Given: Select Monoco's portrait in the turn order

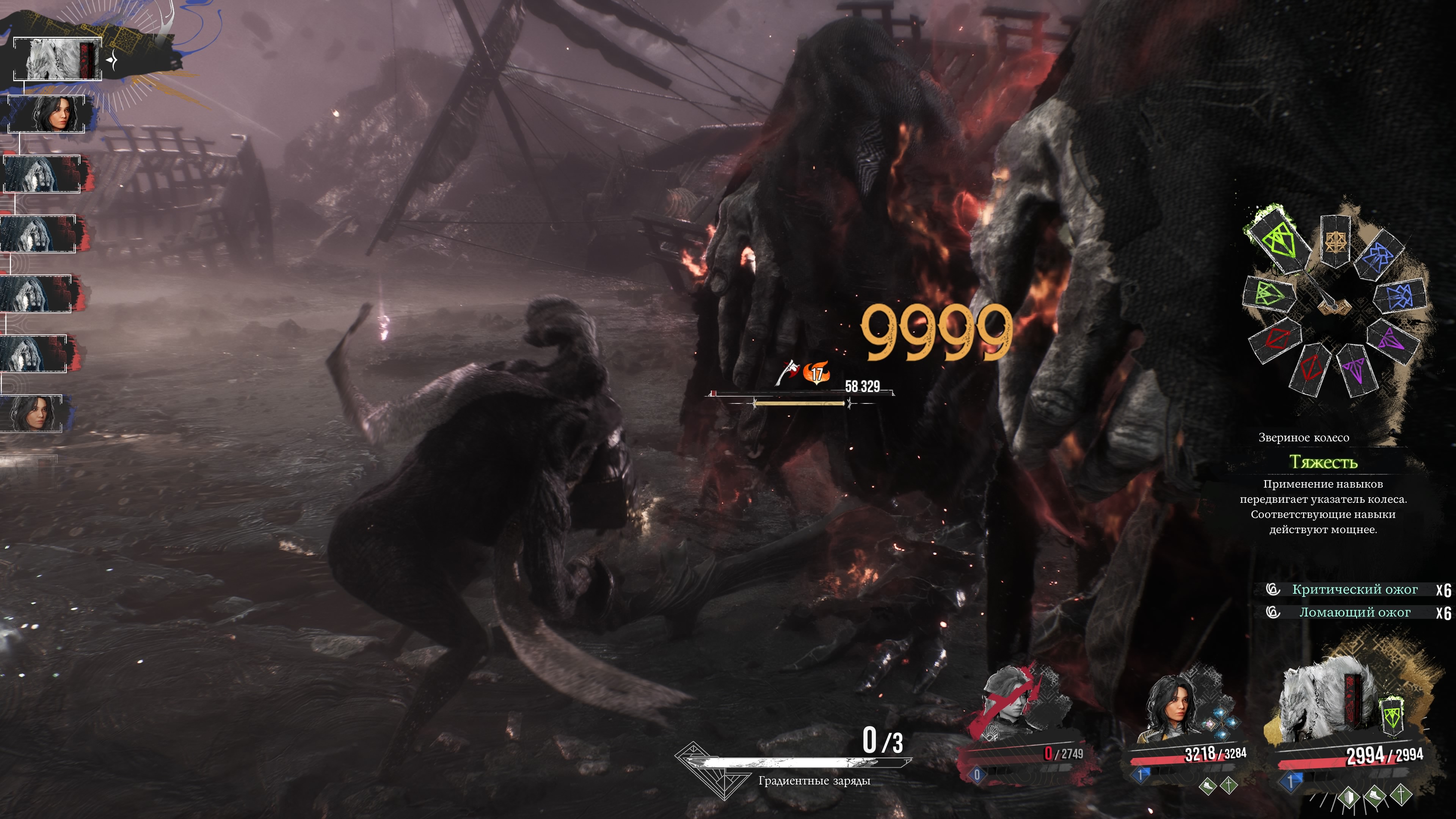Looking at the screenshot, I should (x=56, y=59).
